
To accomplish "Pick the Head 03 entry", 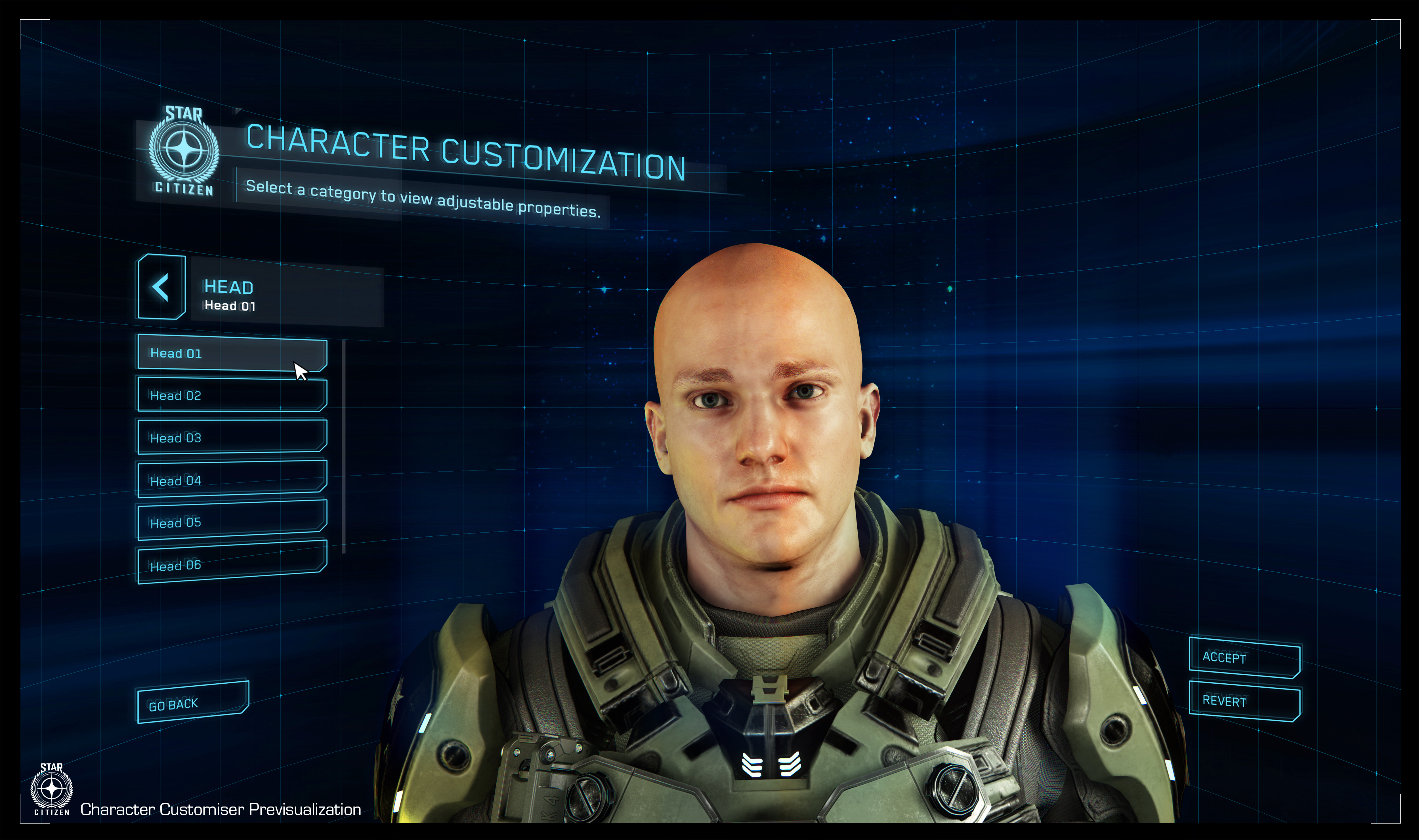I will coord(232,437).
